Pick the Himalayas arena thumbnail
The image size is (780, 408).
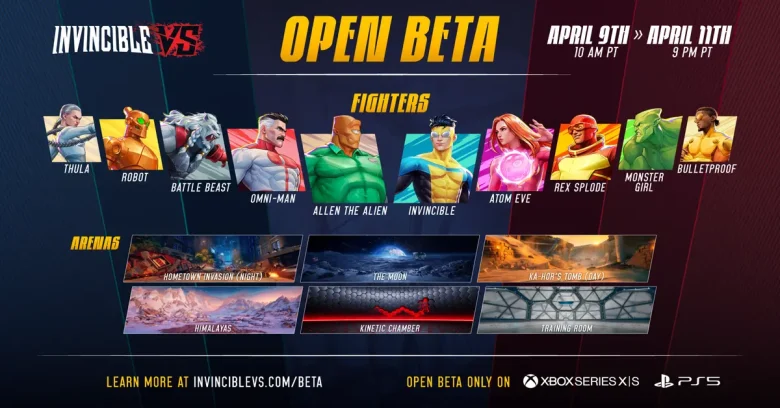click(213, 309)
